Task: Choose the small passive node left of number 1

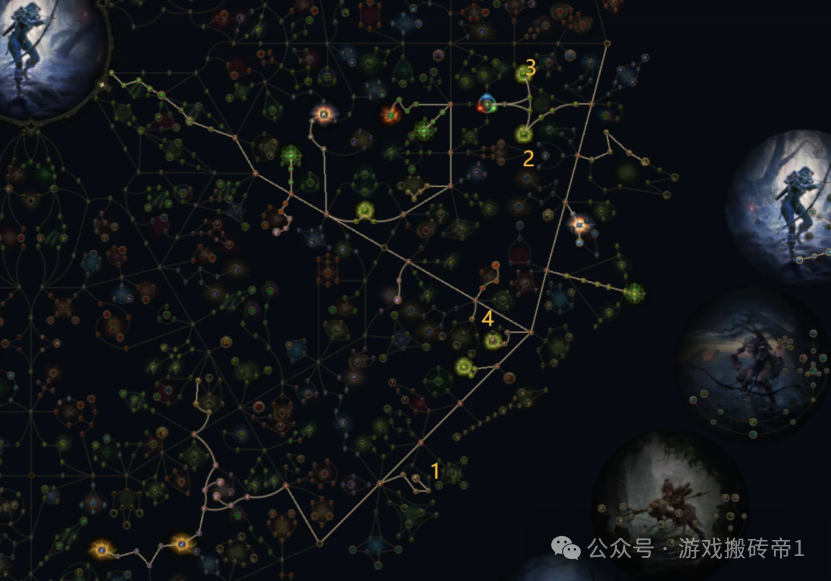Action: click(x=417, y=478)
